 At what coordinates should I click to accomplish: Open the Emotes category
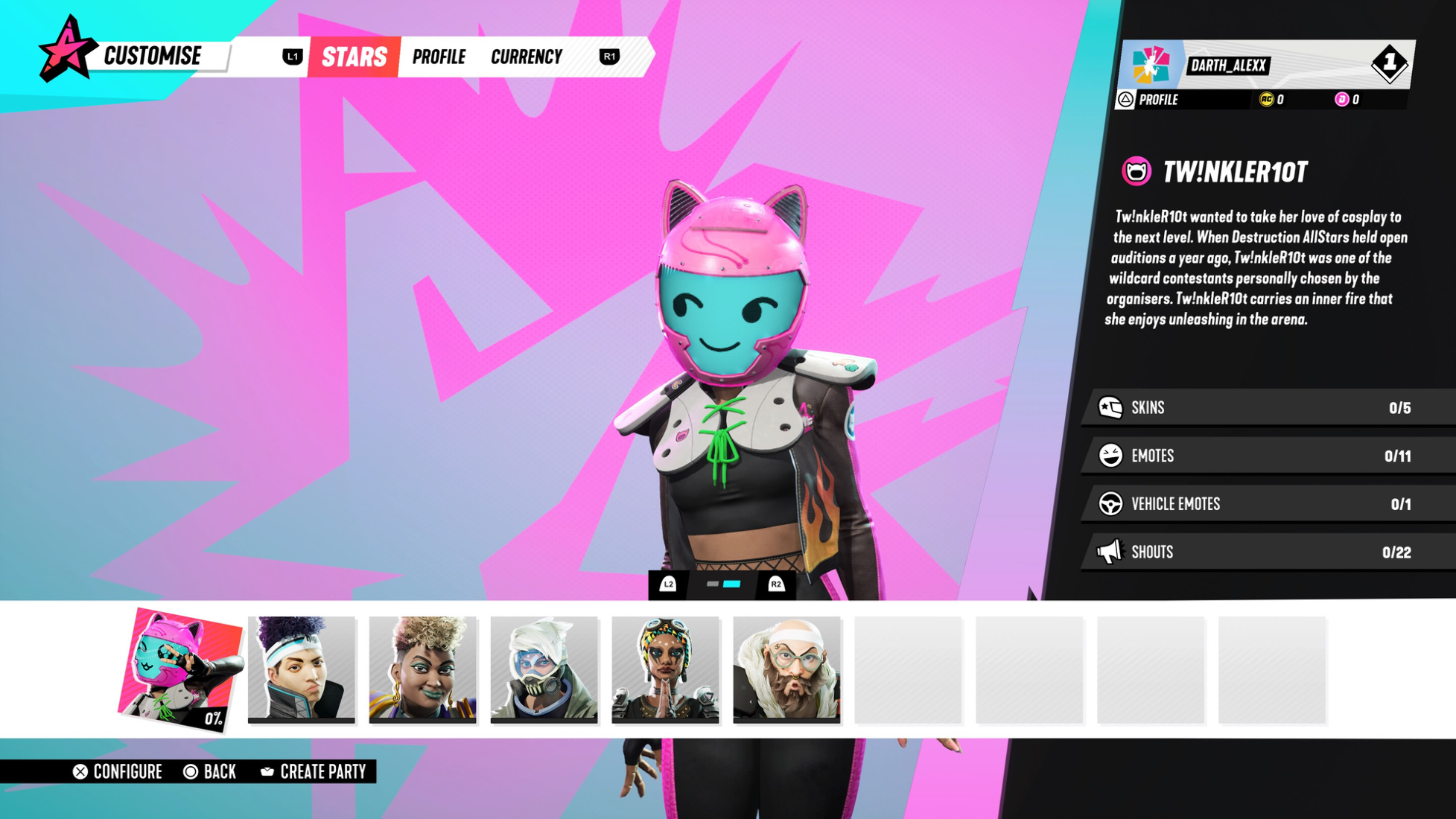[x=1266, y=456]
